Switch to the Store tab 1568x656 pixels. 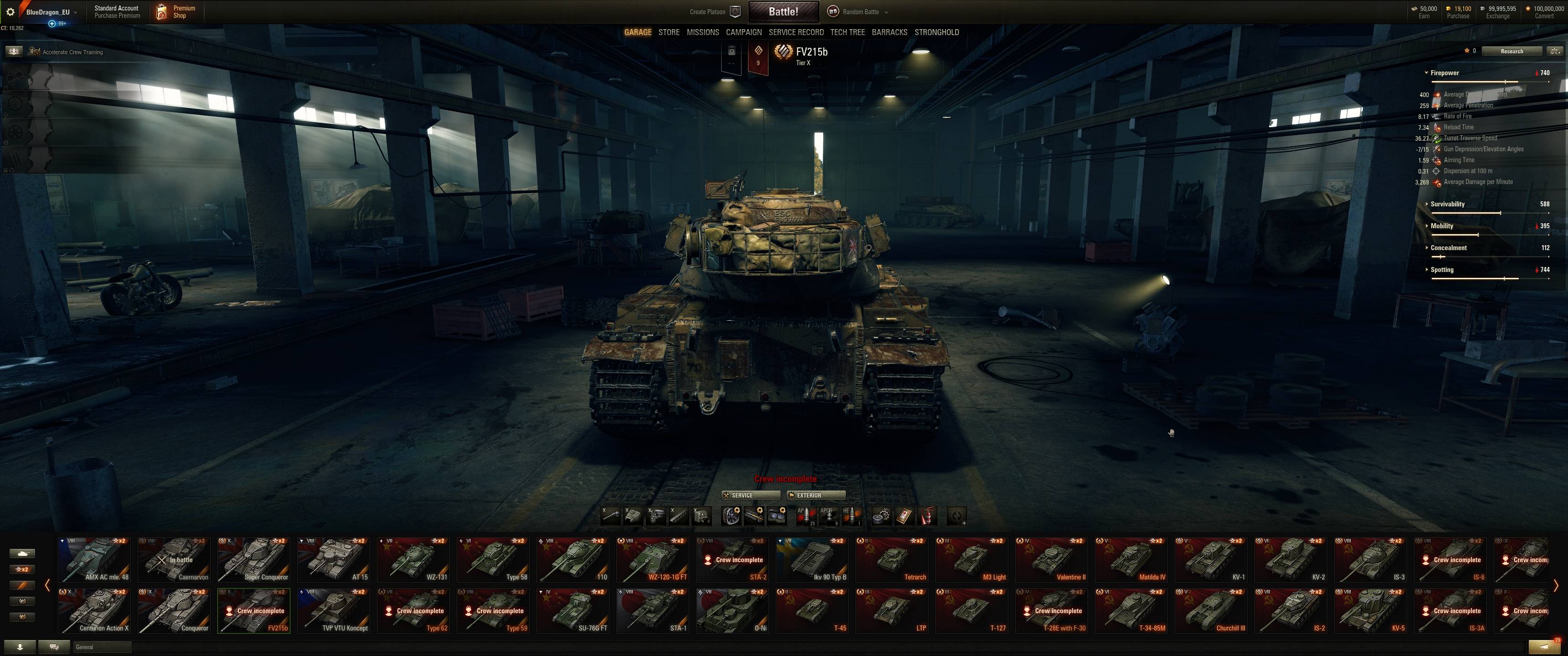tap(668, 32)
